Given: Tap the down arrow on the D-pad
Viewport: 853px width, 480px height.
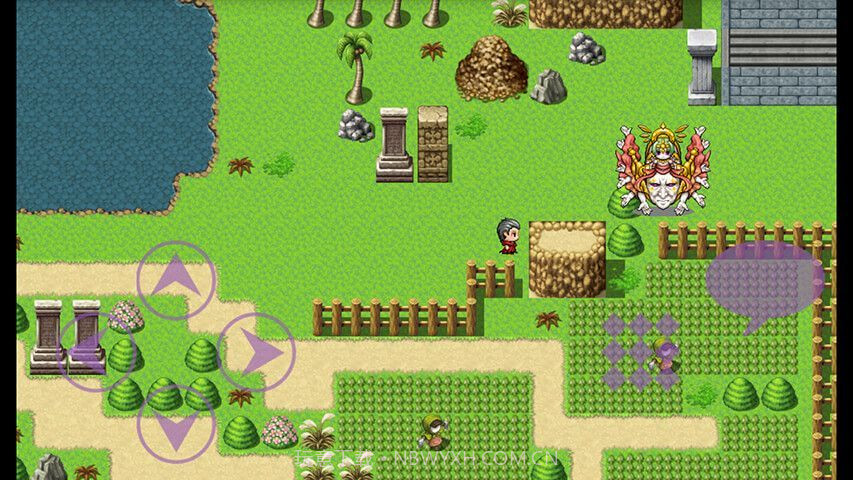Looking at the screenshot, I should (176, 424).
